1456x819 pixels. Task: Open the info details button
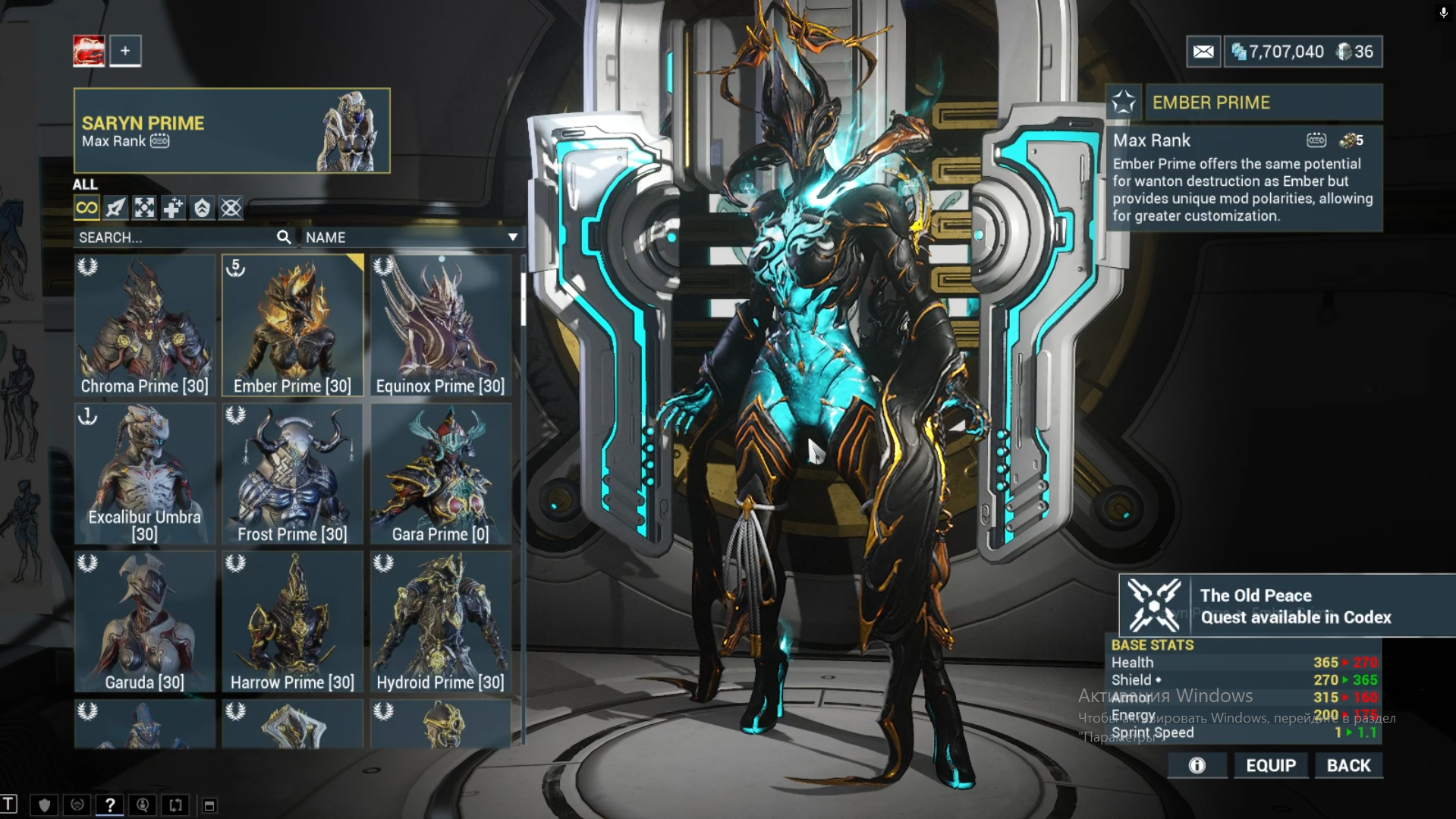coord(1197,765)
